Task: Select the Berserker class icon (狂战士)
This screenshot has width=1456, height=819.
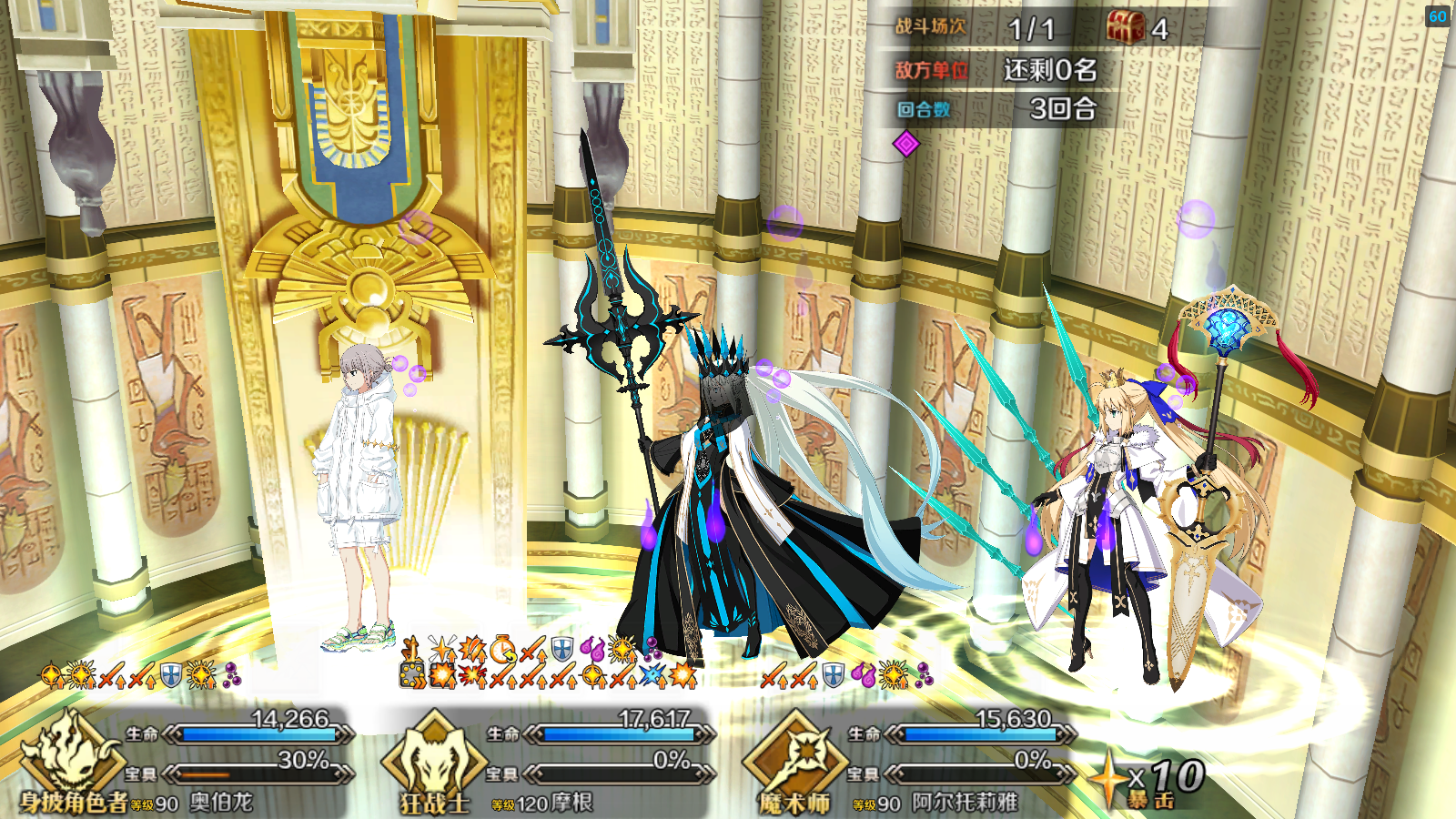Action: (x=433, y=753)
